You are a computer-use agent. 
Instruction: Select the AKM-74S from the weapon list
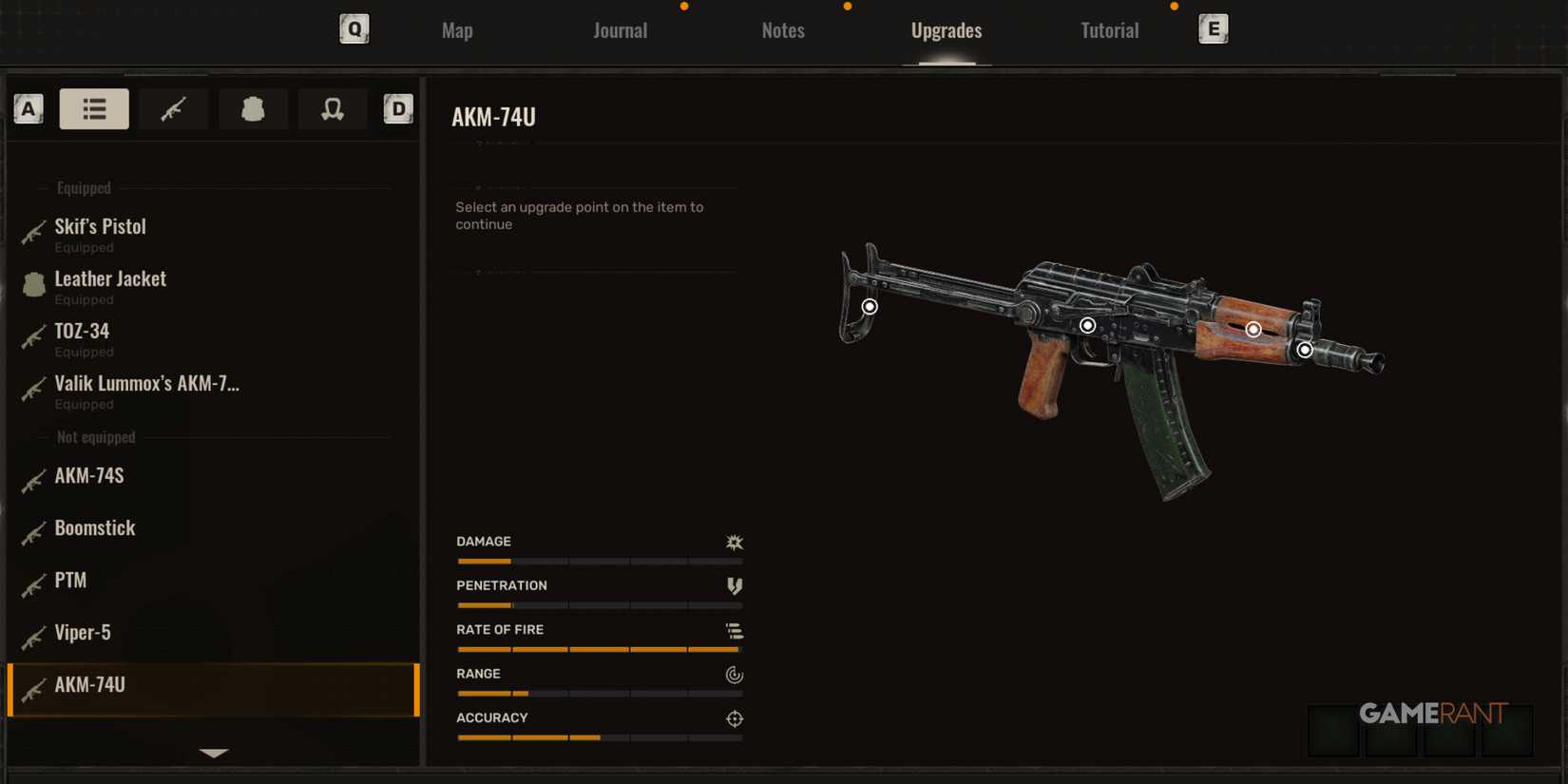point(91,477)
